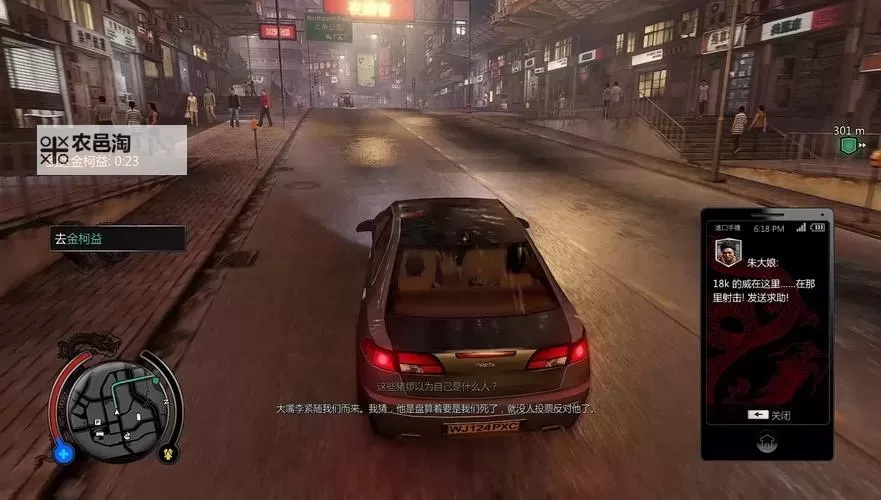Click the car icon on the minimap

(101, 435)
